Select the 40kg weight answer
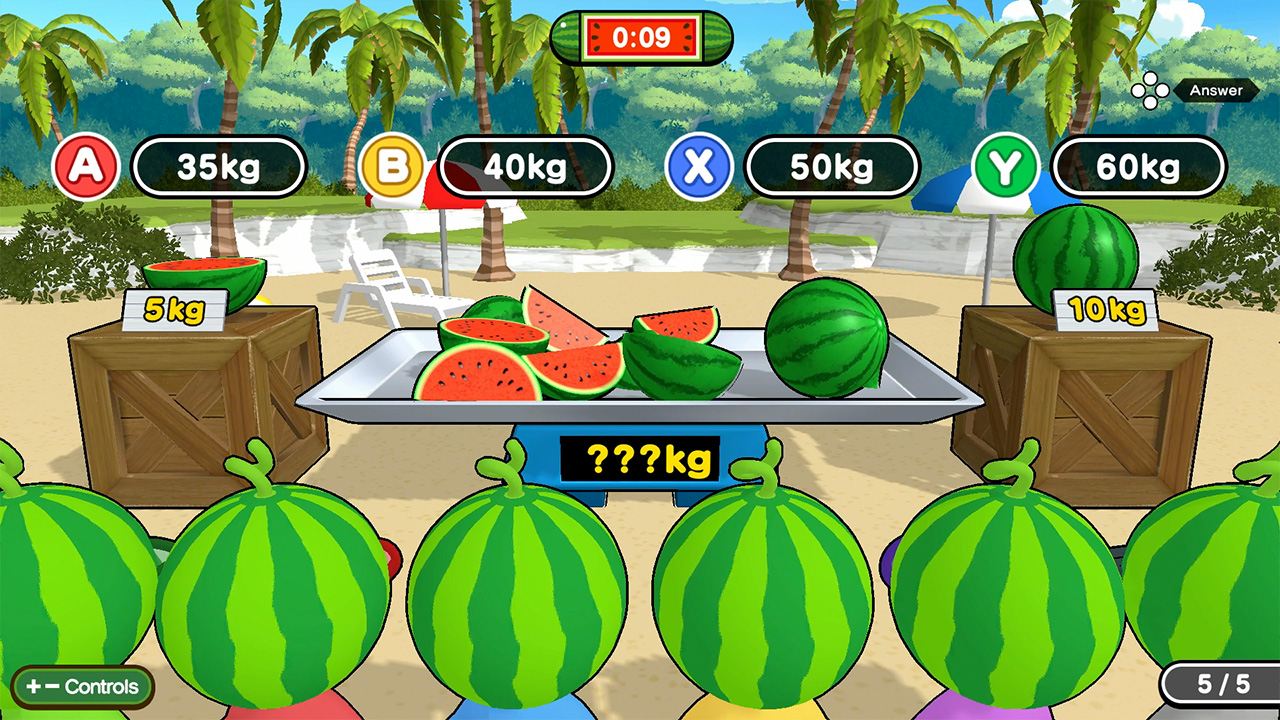Viewport: 1280px width, 720px height. click(525, 166)
